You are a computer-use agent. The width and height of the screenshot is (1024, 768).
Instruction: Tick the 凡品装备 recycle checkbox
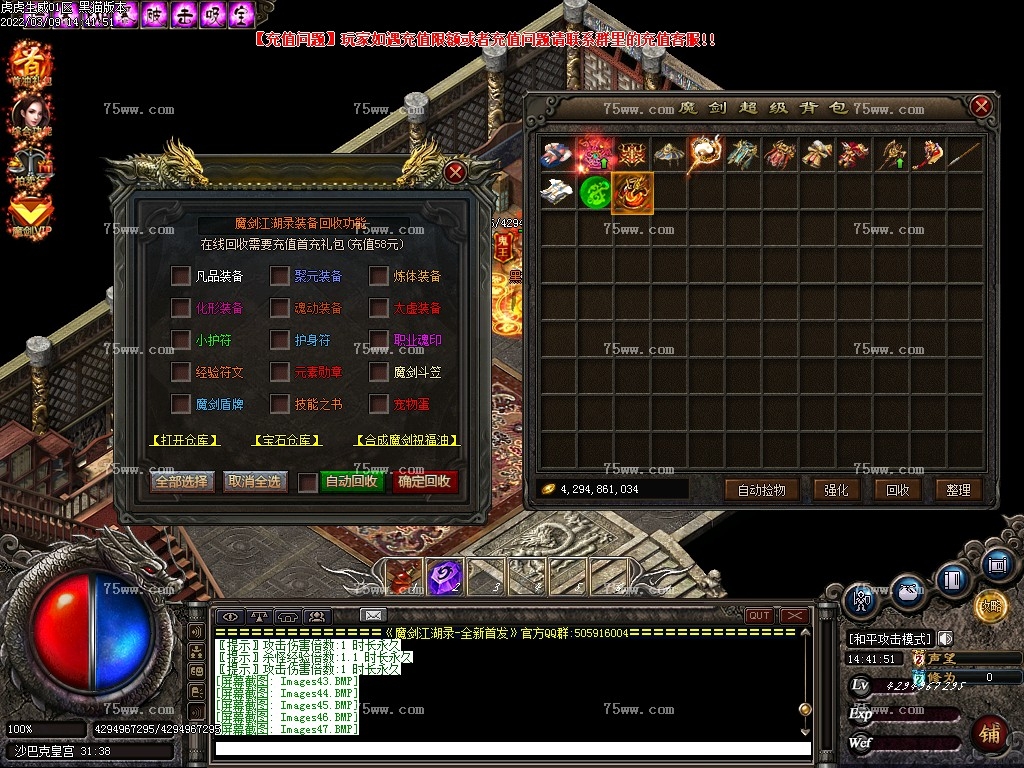click(x=181, y=276)
